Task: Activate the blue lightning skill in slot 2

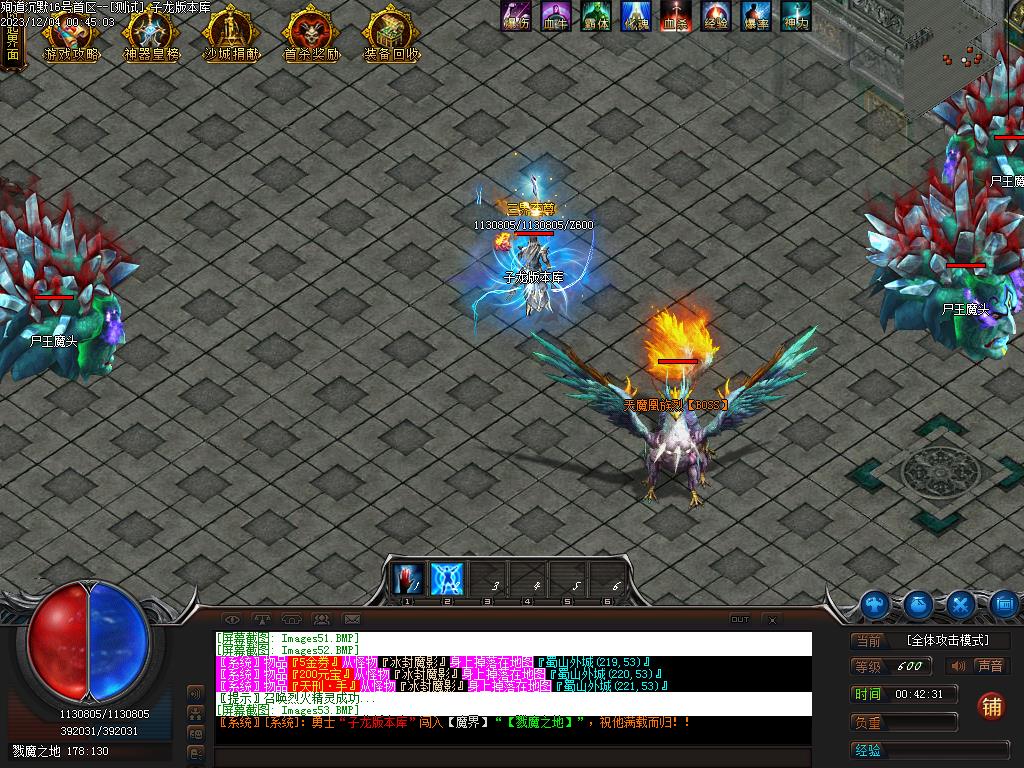Action: click(x=446, y=579)
